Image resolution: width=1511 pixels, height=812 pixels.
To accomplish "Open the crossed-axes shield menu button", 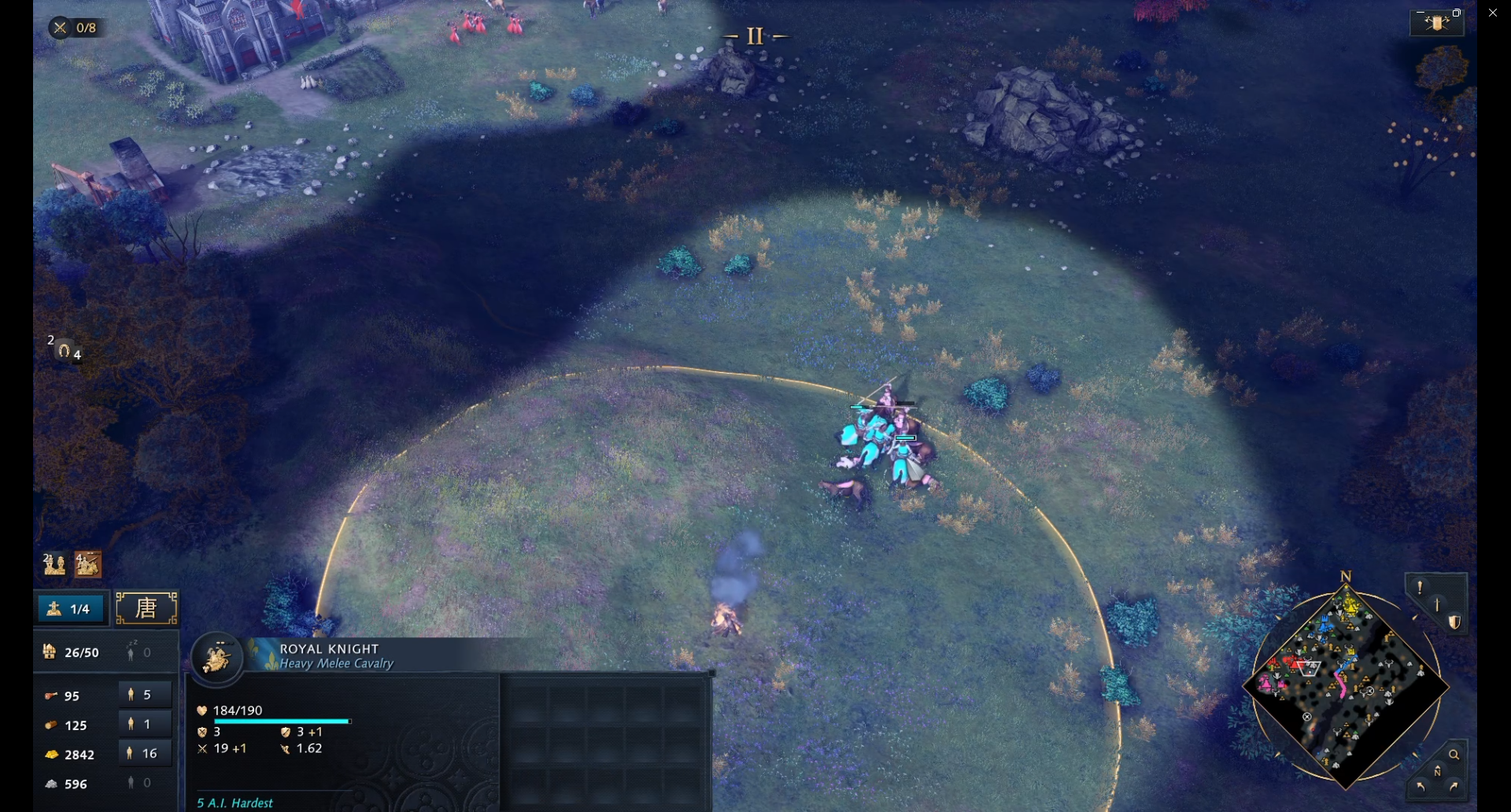I will 1436,23.
